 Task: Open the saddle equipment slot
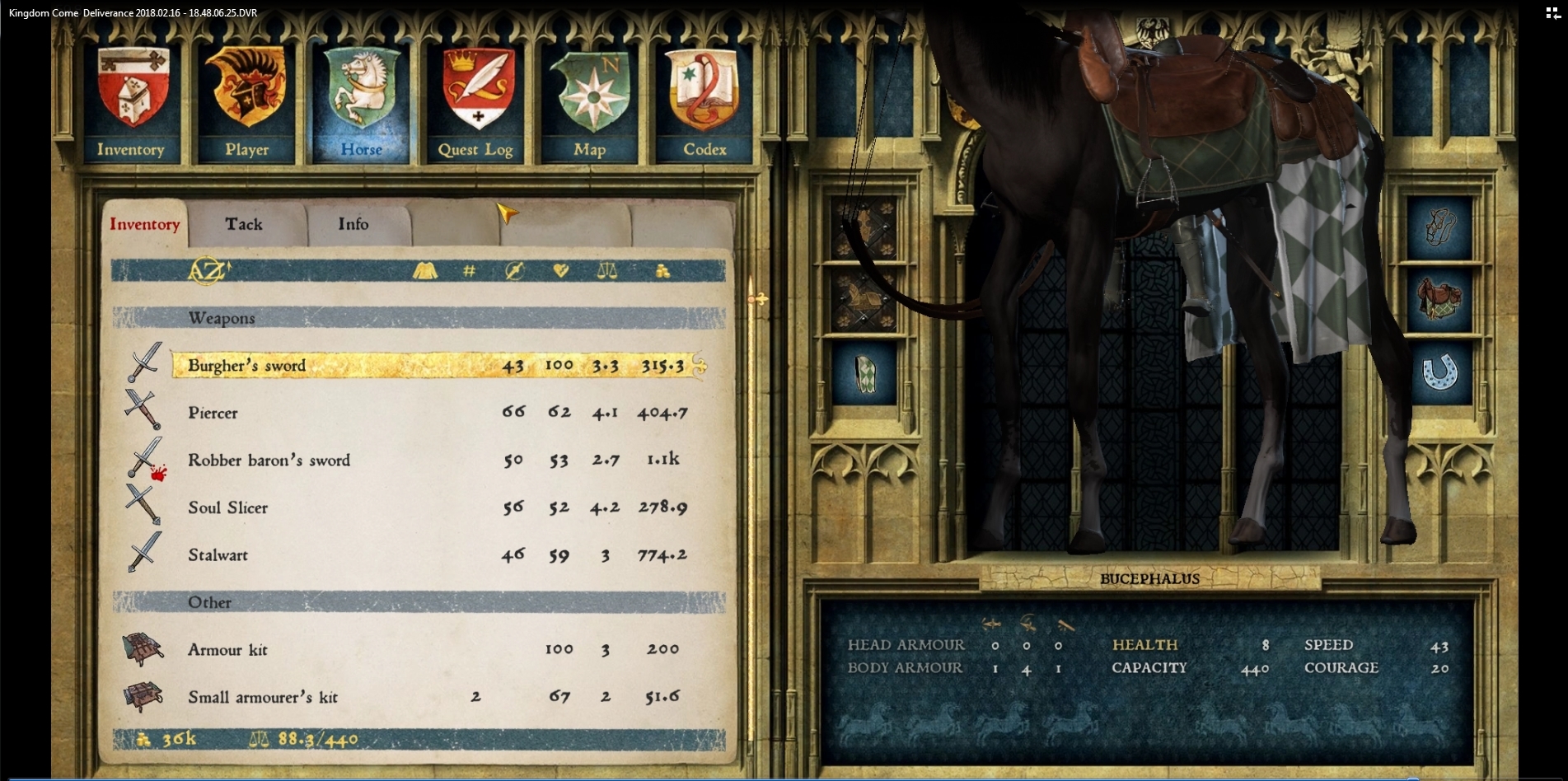(1439, 300)
